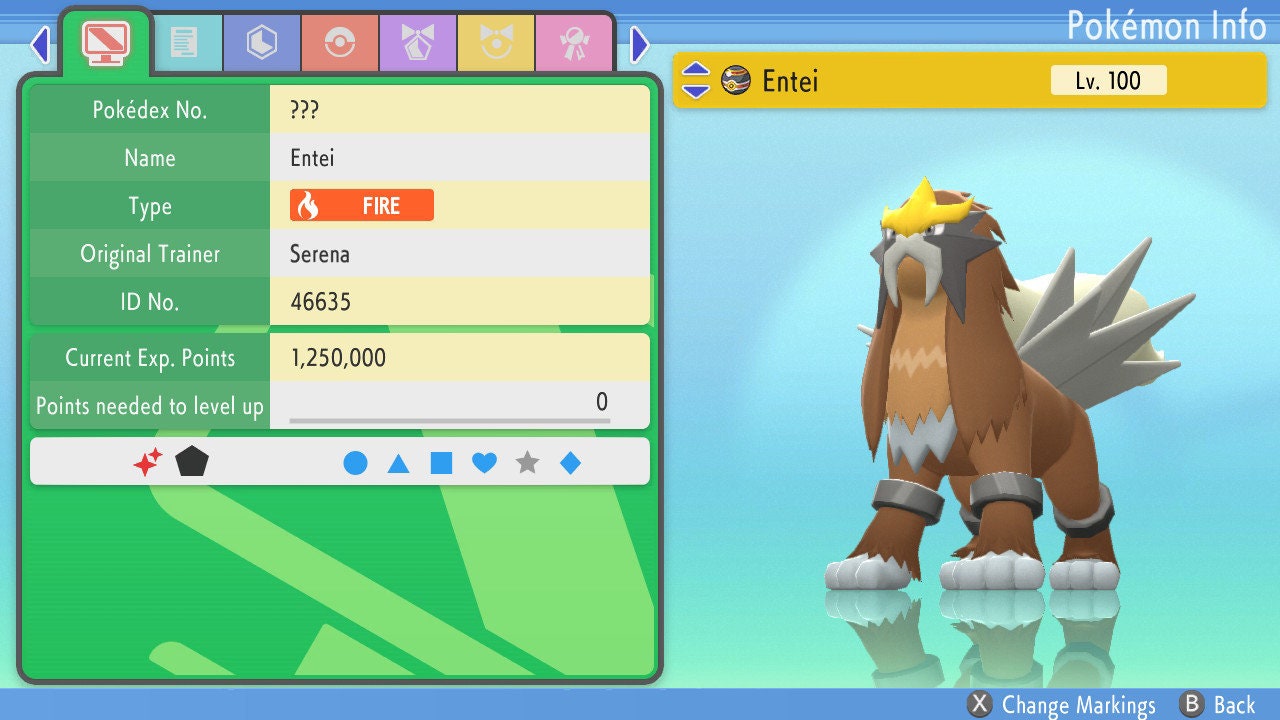
Task: Select the green Pokémon Info tab
Action: click(x=105, y=41)
